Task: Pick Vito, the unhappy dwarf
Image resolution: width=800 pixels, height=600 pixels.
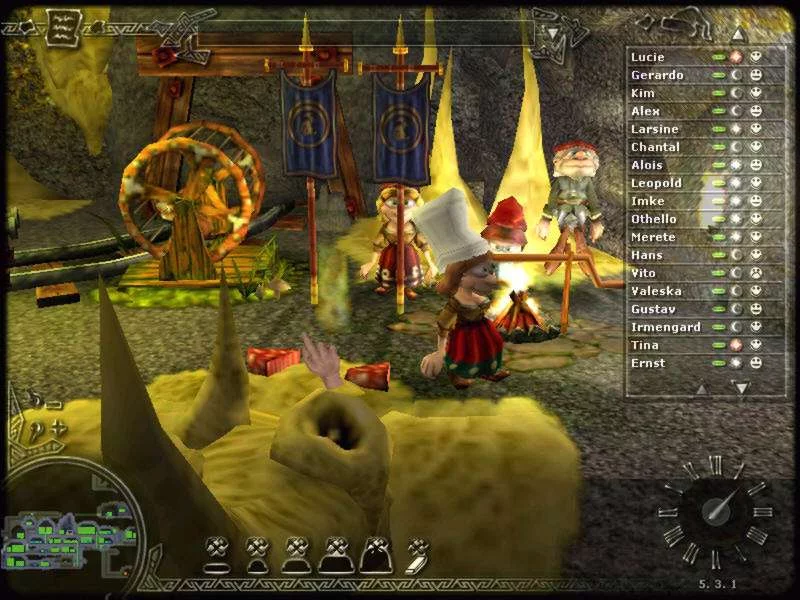Action: [642, 273]
